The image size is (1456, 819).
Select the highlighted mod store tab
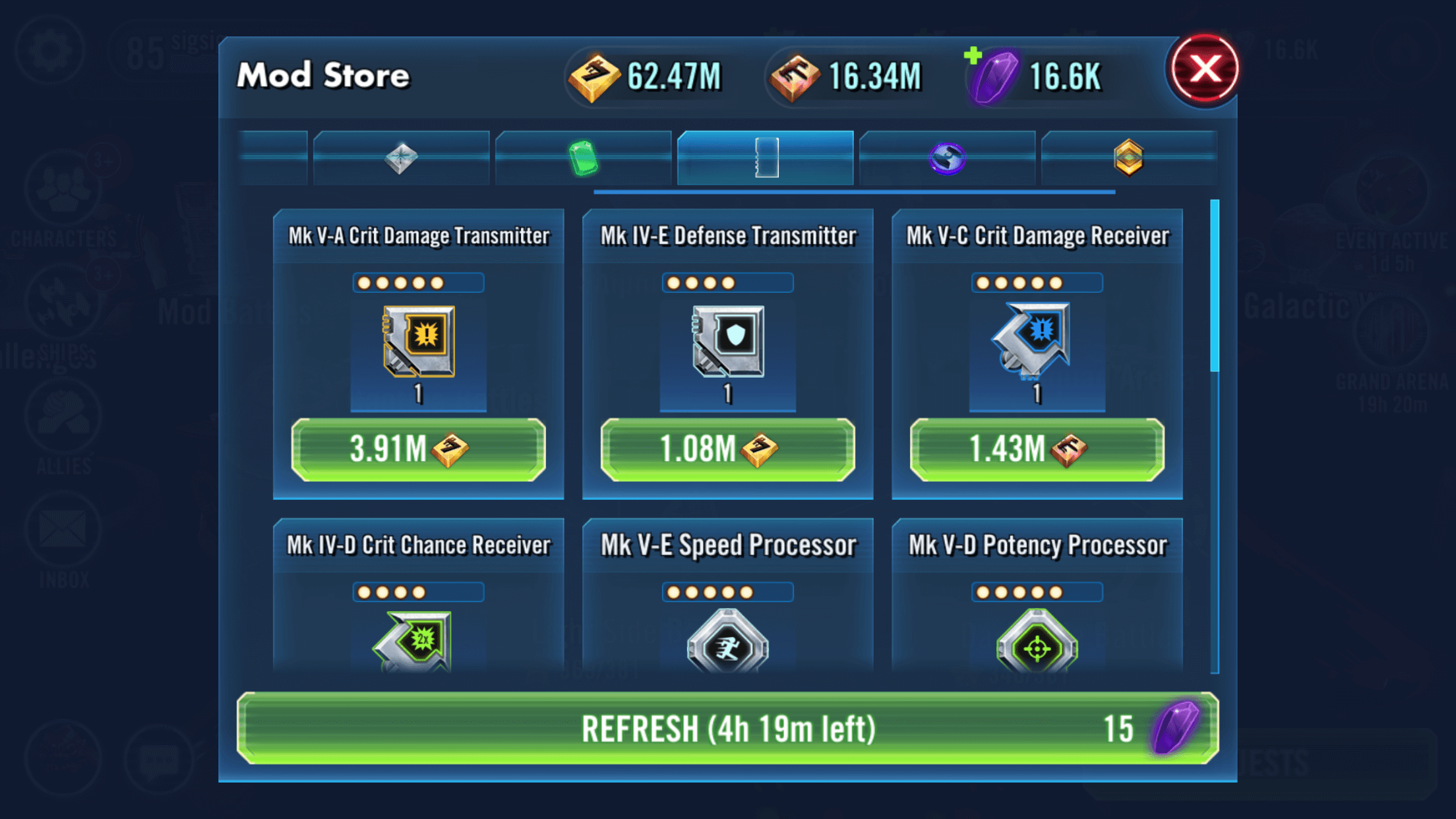[766, 158]
